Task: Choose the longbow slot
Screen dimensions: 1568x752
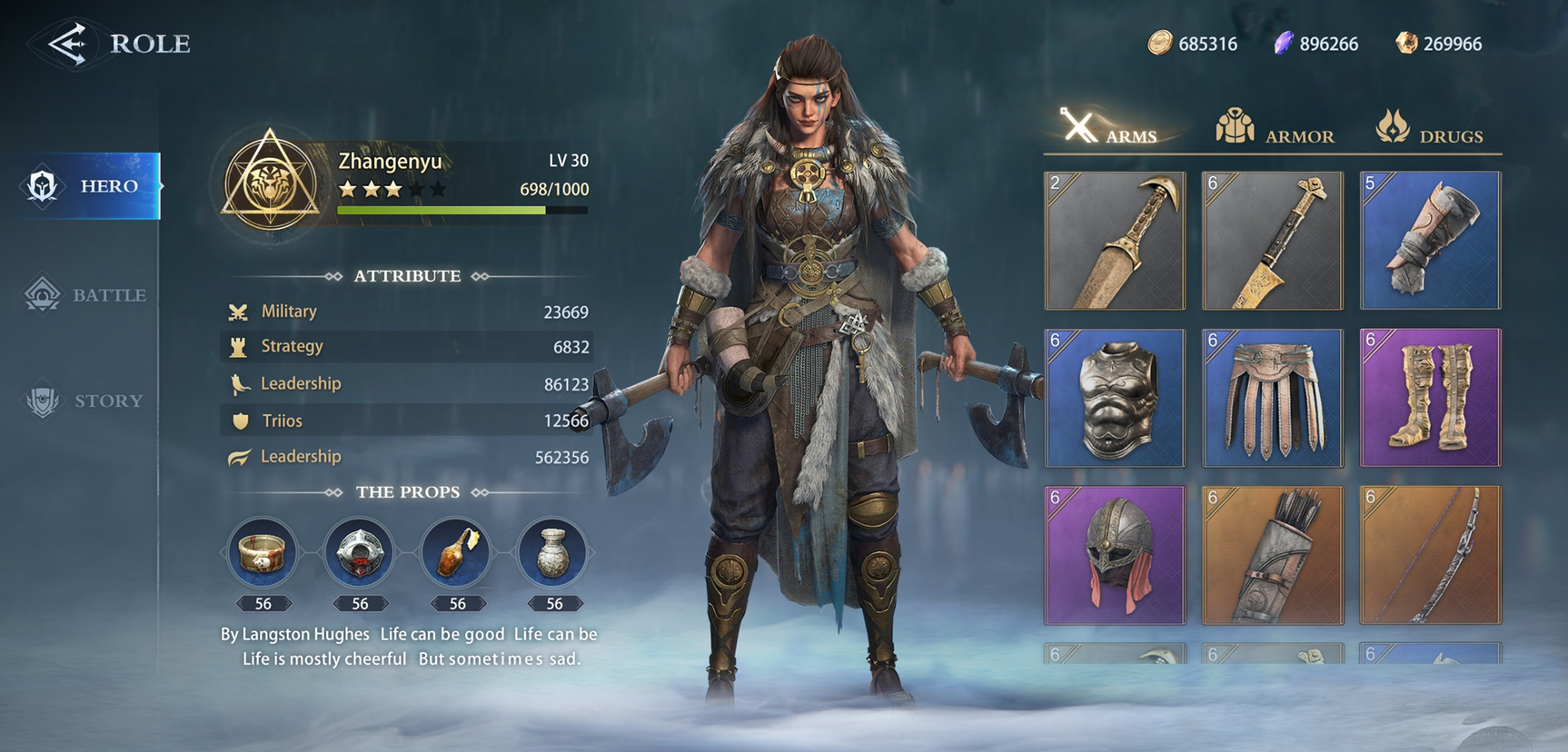Action: pos(1430,555)
